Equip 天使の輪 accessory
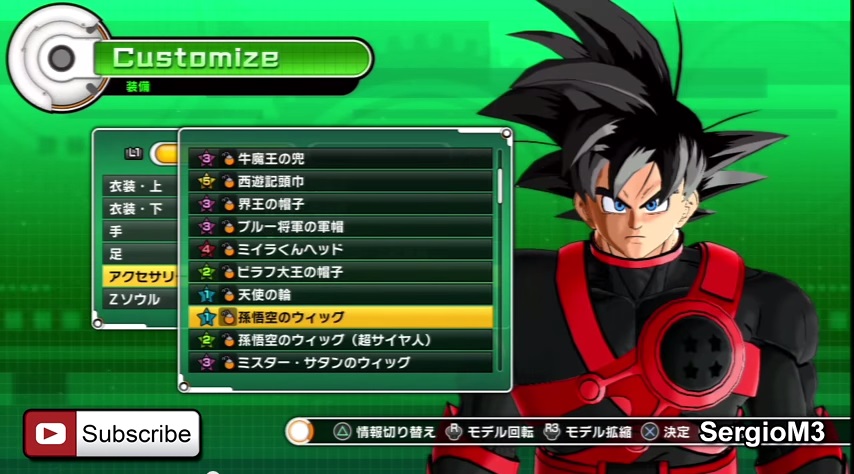This screenshot has height=474, width=854. coord(340,294)
